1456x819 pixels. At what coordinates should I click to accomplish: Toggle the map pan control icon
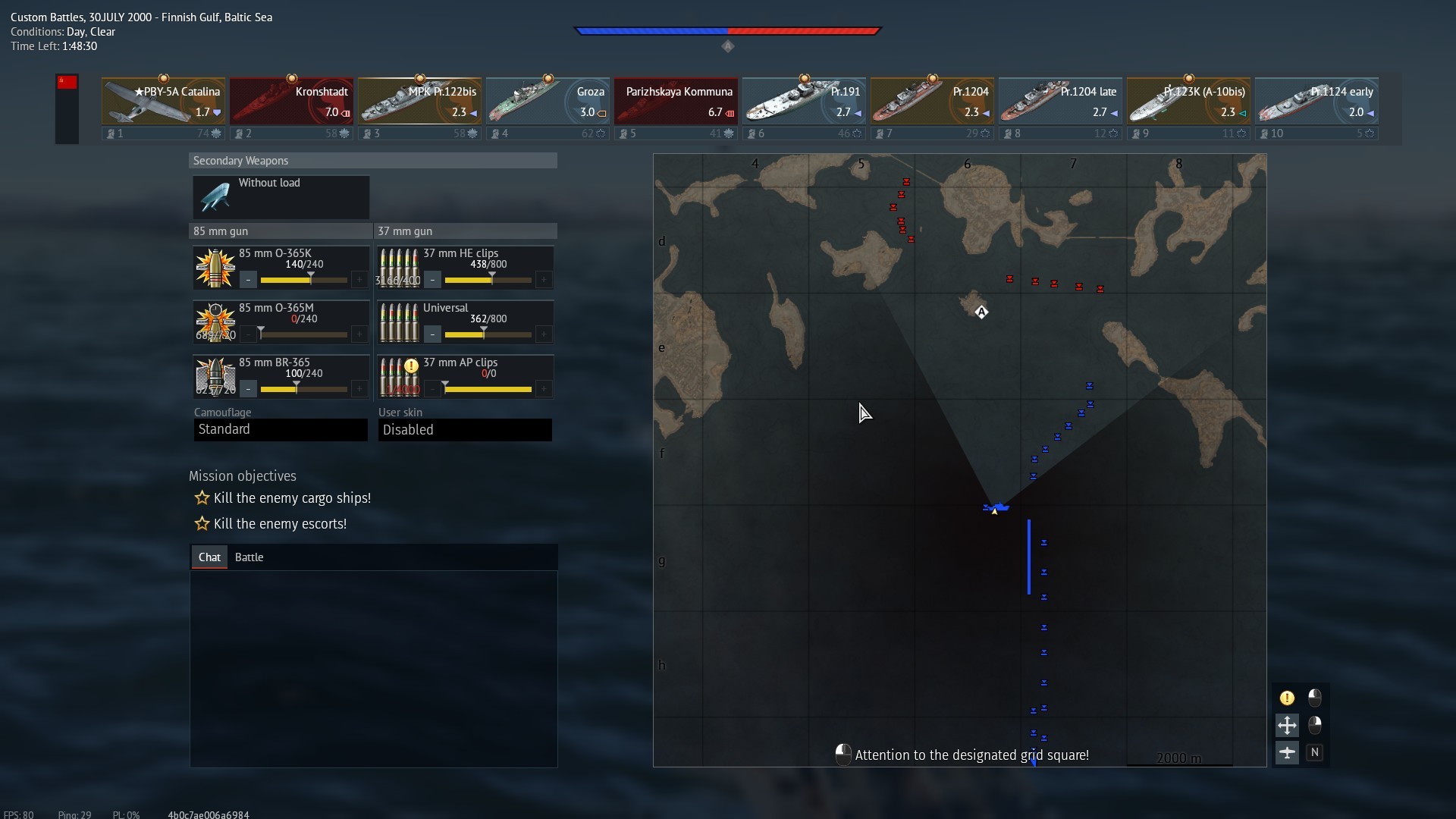[1287, 725]
